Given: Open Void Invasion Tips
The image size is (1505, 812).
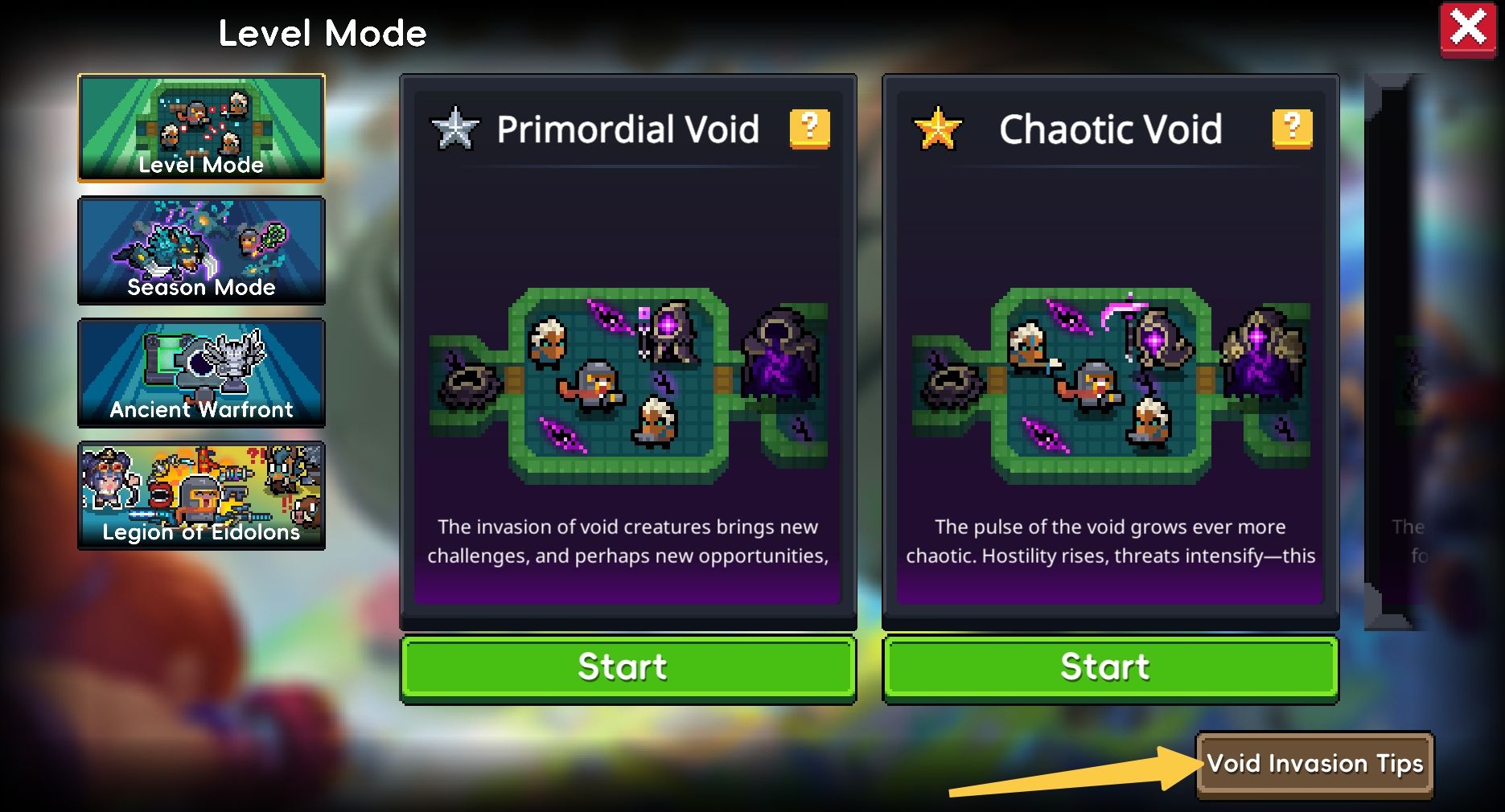Looking at the screenshot, I should pos(1314,764).
